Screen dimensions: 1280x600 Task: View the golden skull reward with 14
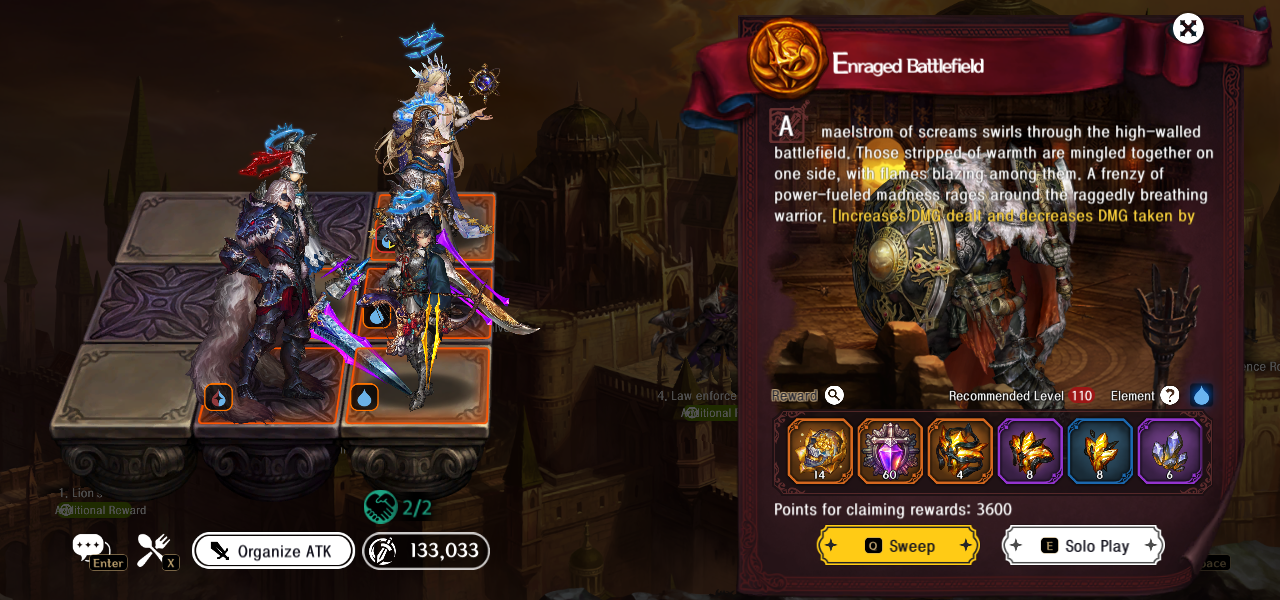820,451
